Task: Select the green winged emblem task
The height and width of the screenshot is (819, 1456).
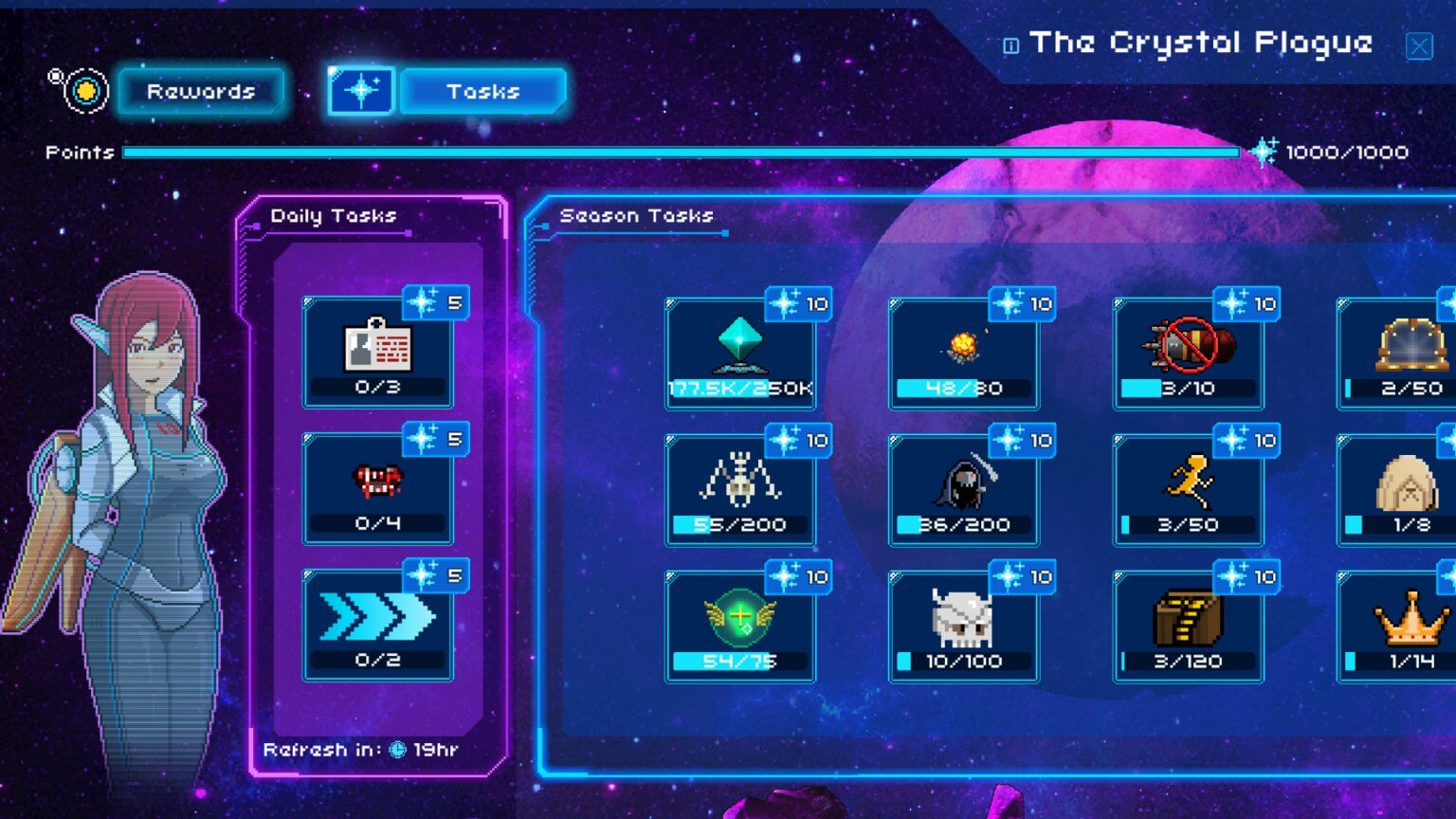Action: (x=741, y=626)
